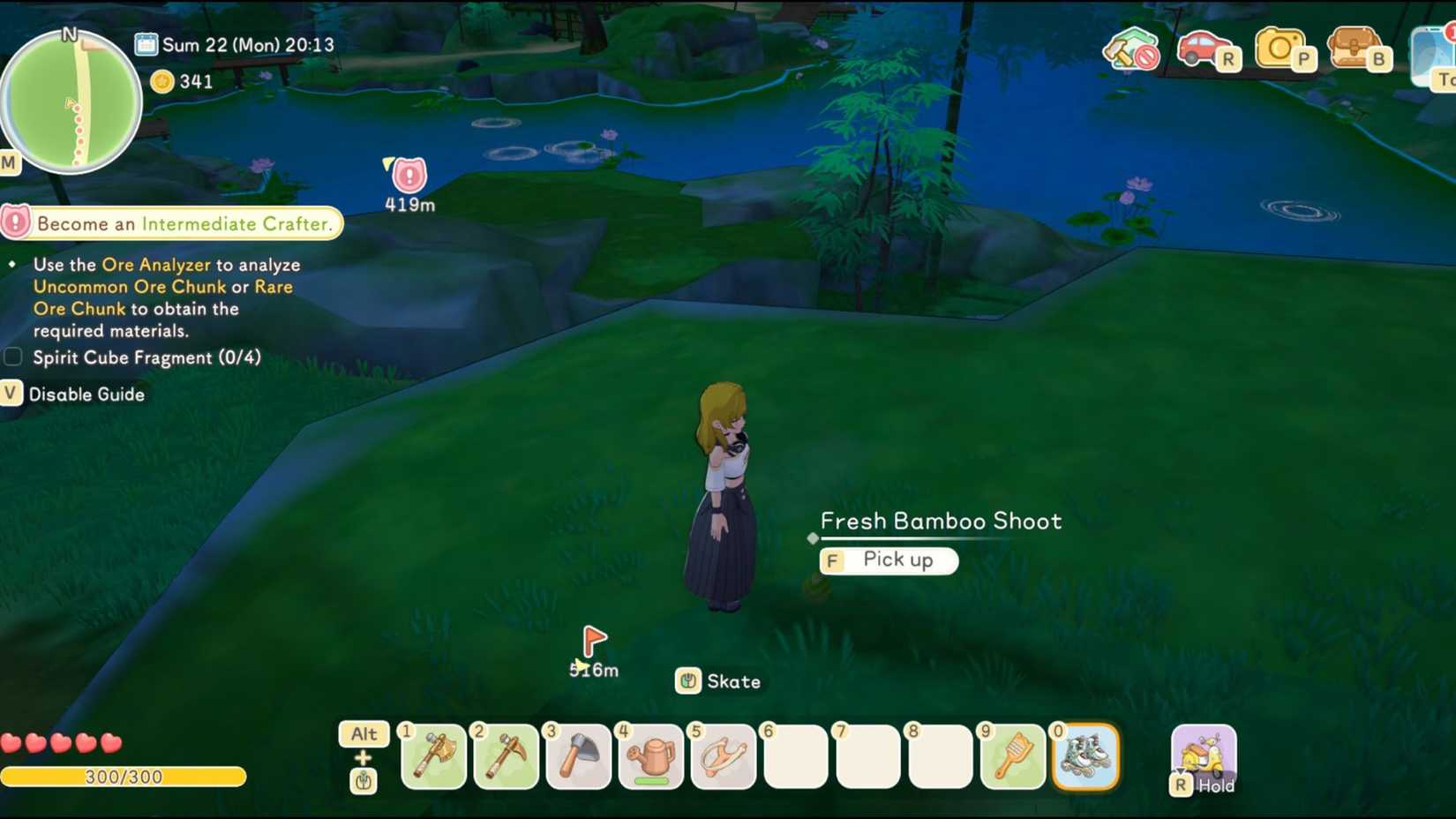This screenshot has height=819, width=1456.
Task: Open the car vehicle icon
Action: (x=1203, y=50)
